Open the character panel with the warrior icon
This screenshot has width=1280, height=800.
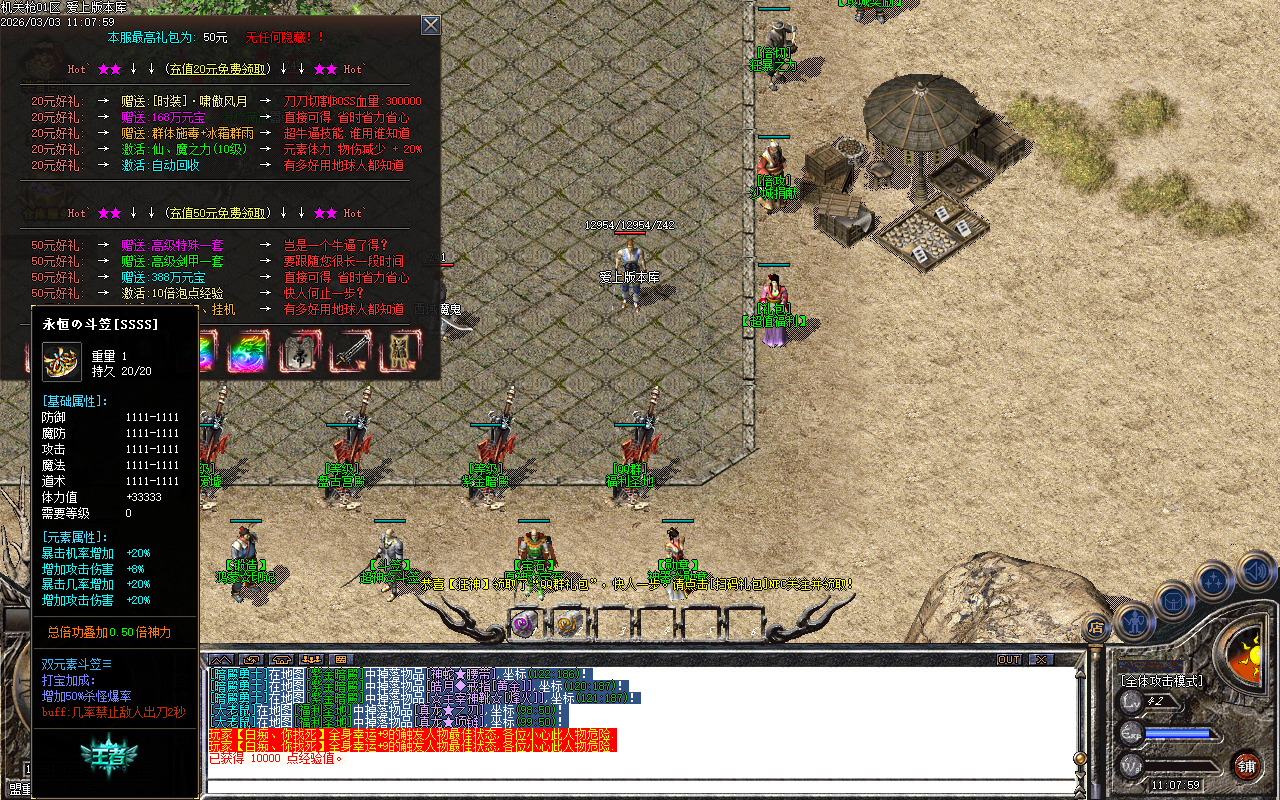[1136, 622]
